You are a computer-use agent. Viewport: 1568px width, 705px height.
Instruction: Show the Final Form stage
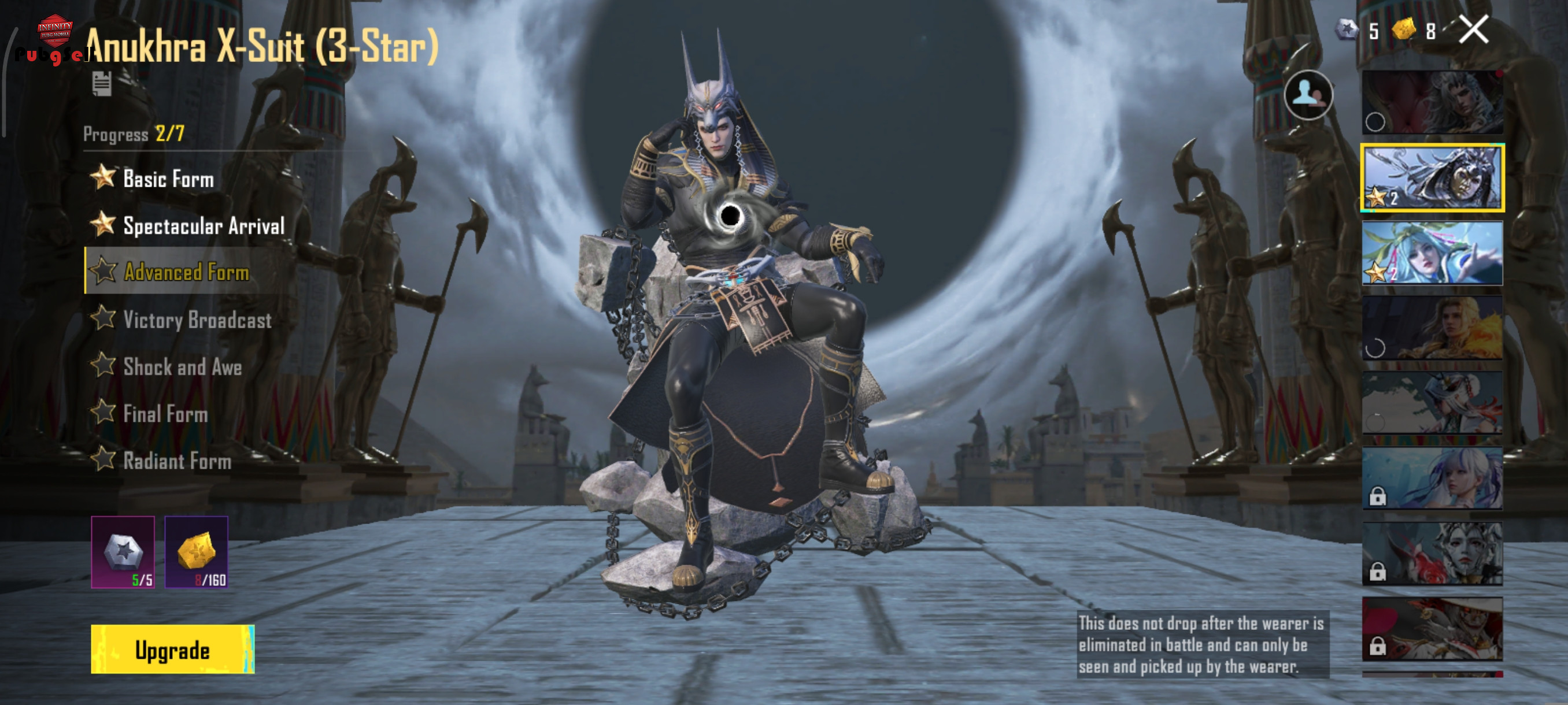coord(165,414)
